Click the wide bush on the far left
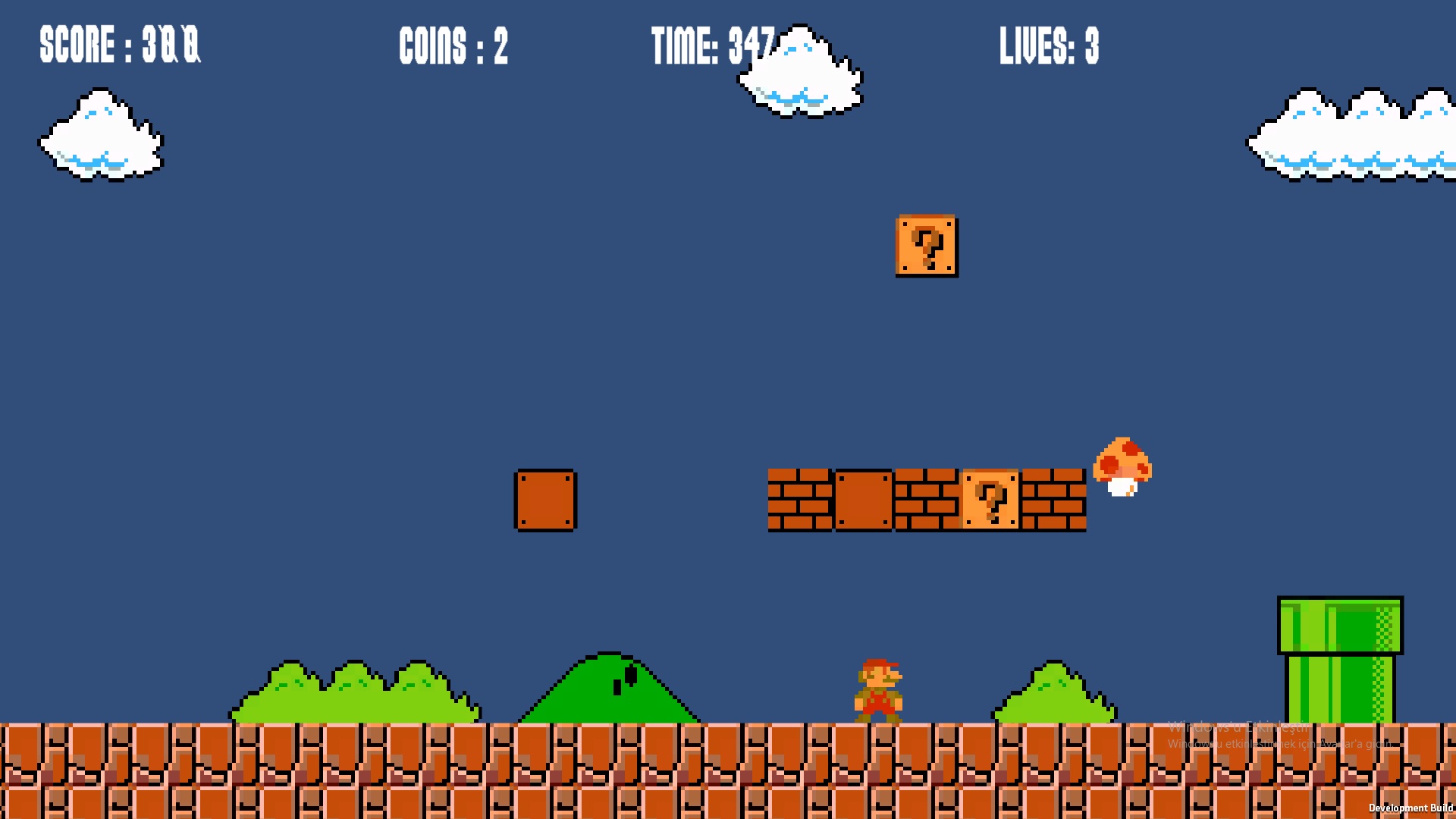The width and height of the screenshot is (1456, 819). coord(356,694)
